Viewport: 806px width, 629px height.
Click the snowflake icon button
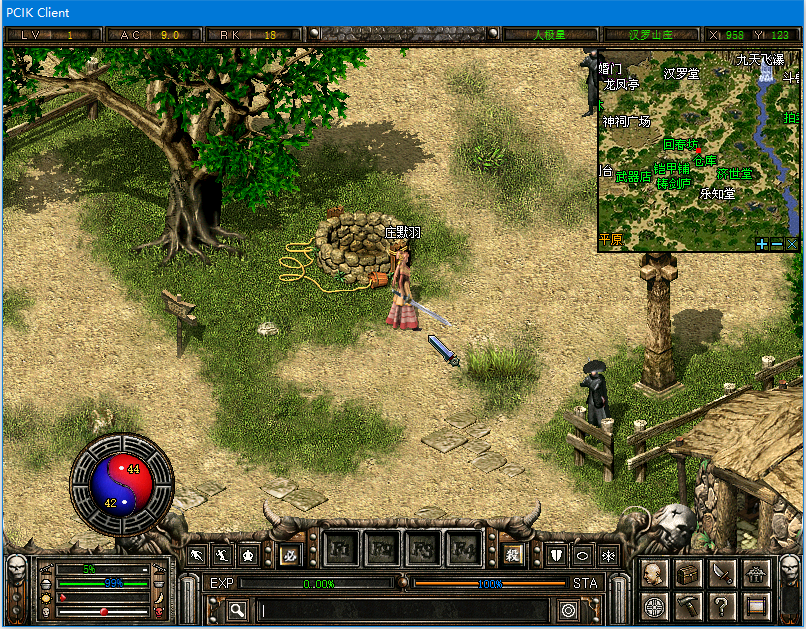609,555
